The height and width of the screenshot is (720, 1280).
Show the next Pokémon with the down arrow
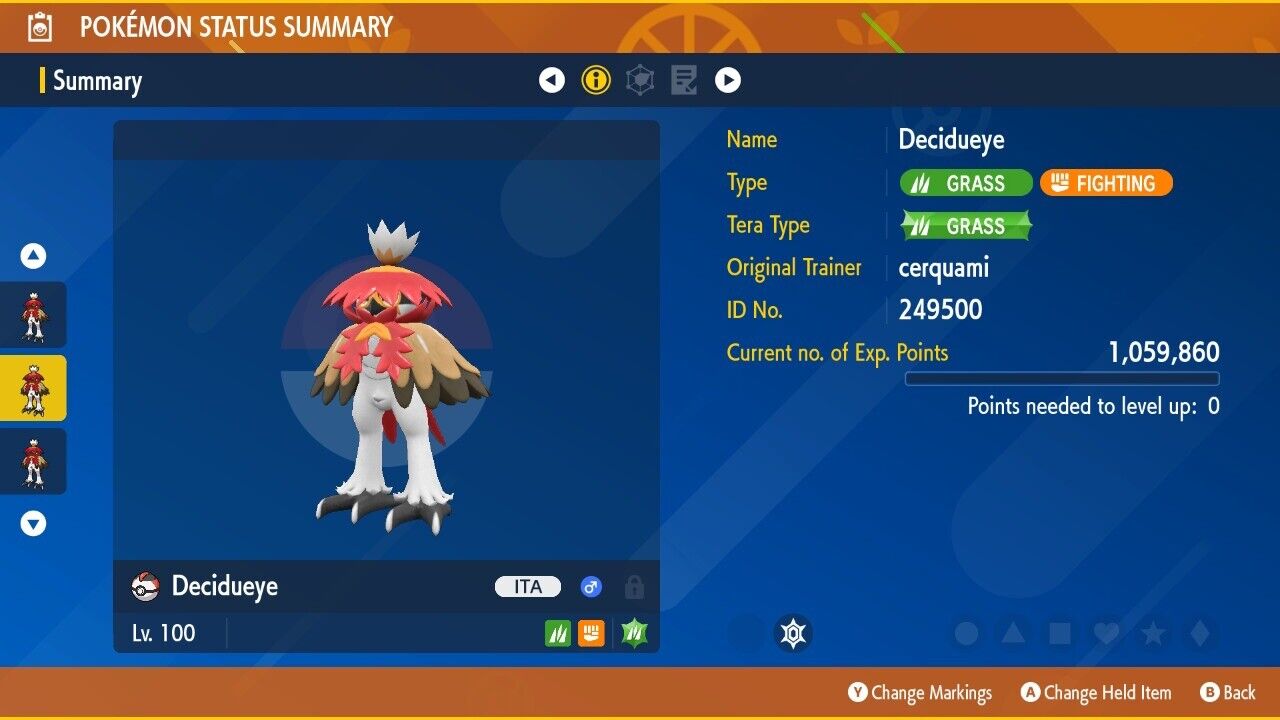click(34, 523)
